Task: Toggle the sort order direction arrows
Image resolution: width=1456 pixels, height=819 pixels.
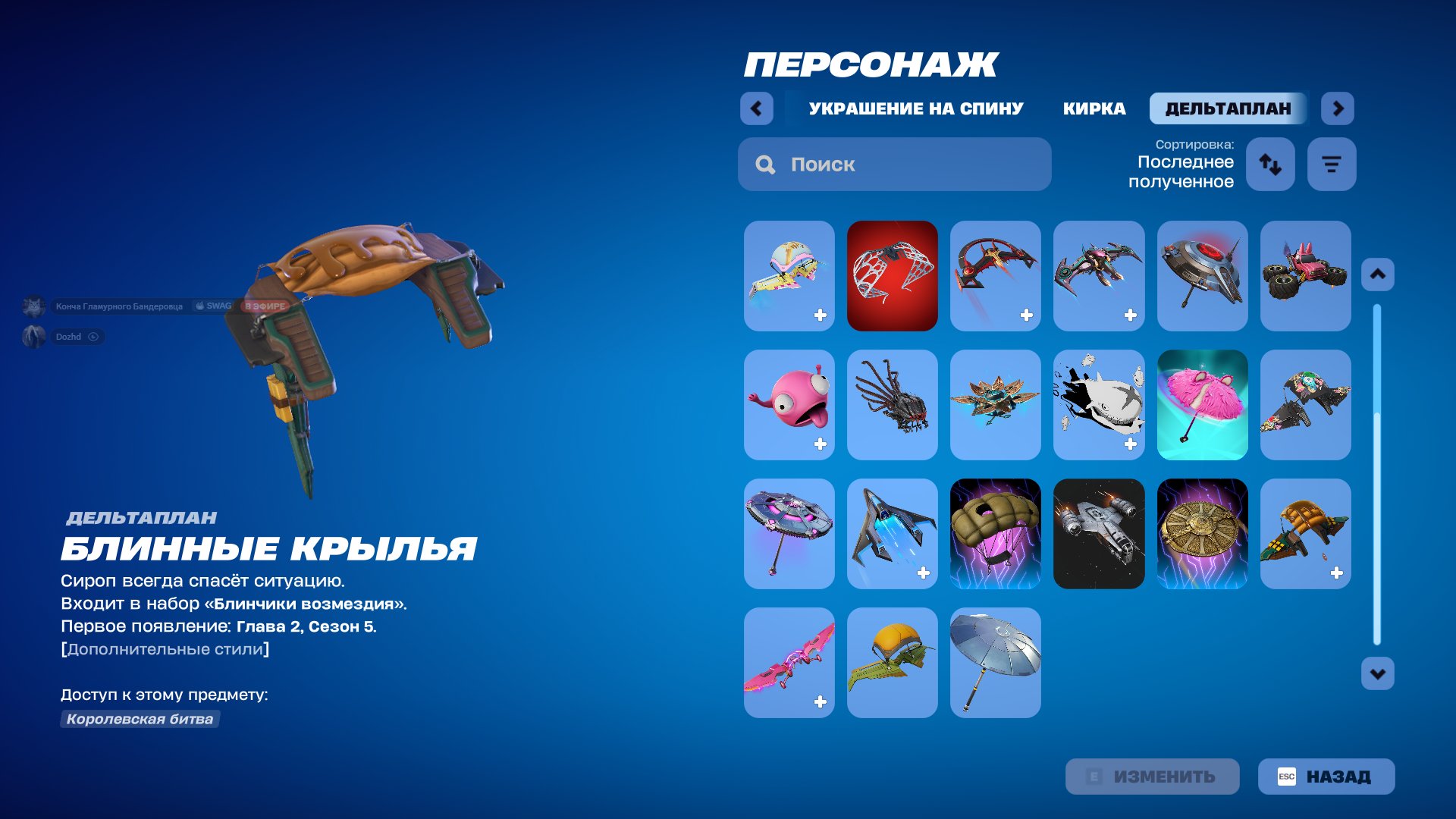Action: coord(1270,164)
